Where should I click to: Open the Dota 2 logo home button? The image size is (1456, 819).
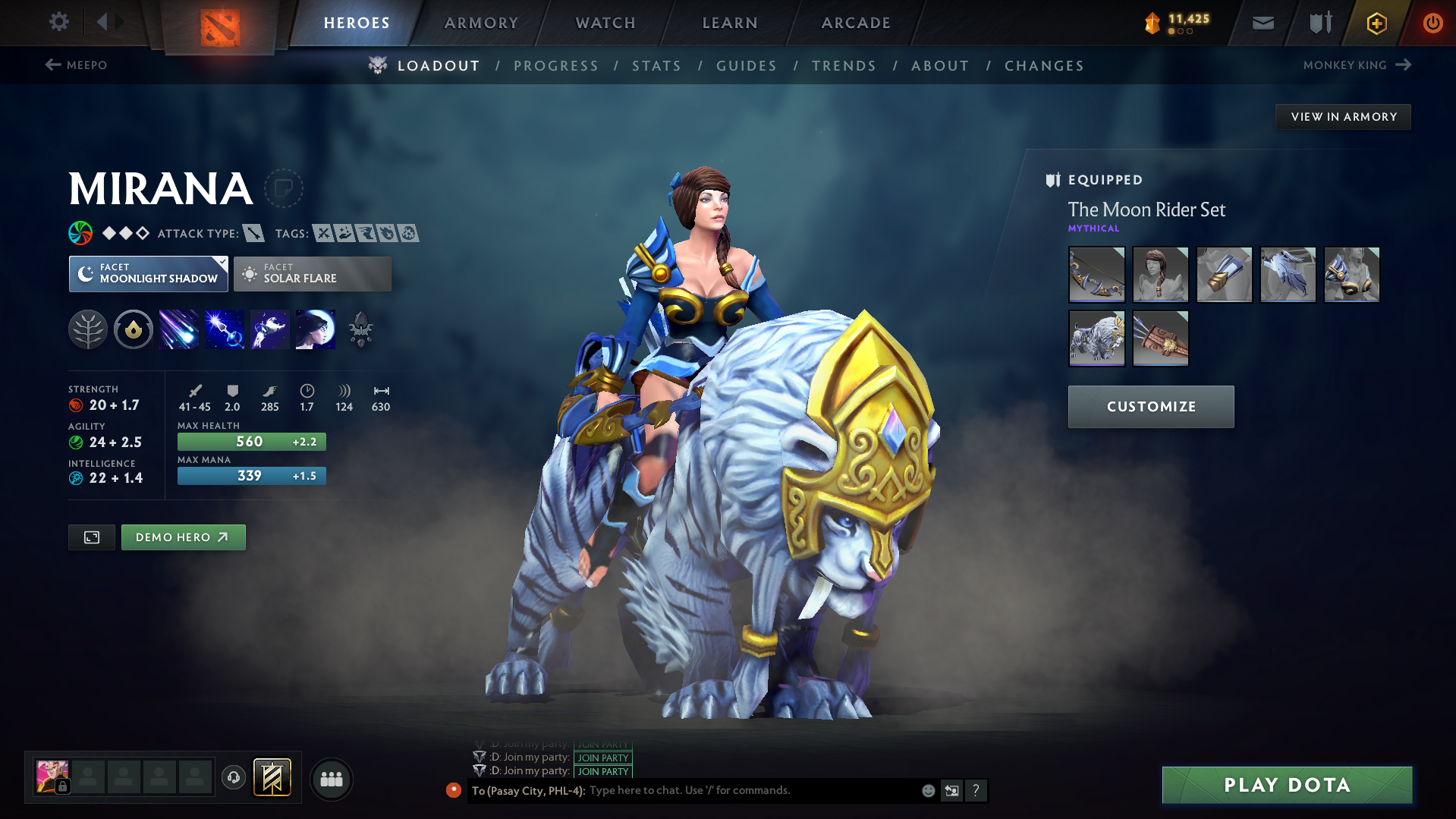tap(219, 23)
